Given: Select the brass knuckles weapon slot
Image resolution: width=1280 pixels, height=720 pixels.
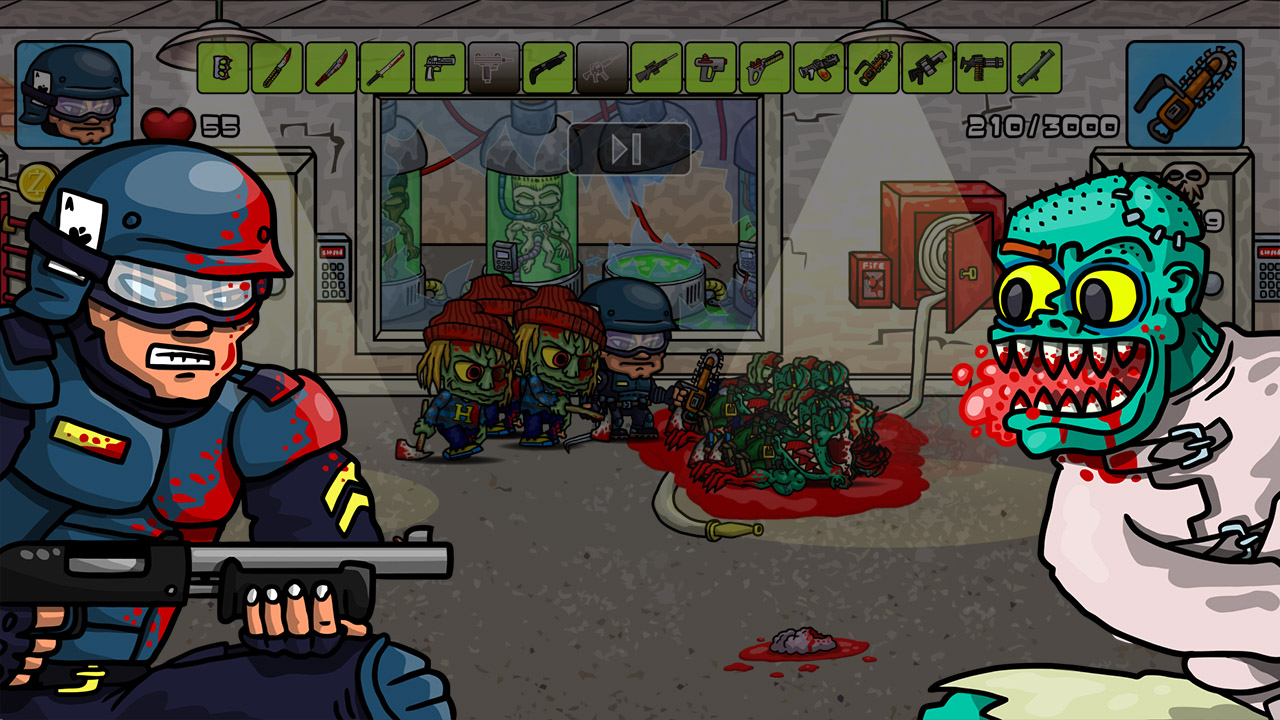Looking at the screenshot, I should 221,70.
